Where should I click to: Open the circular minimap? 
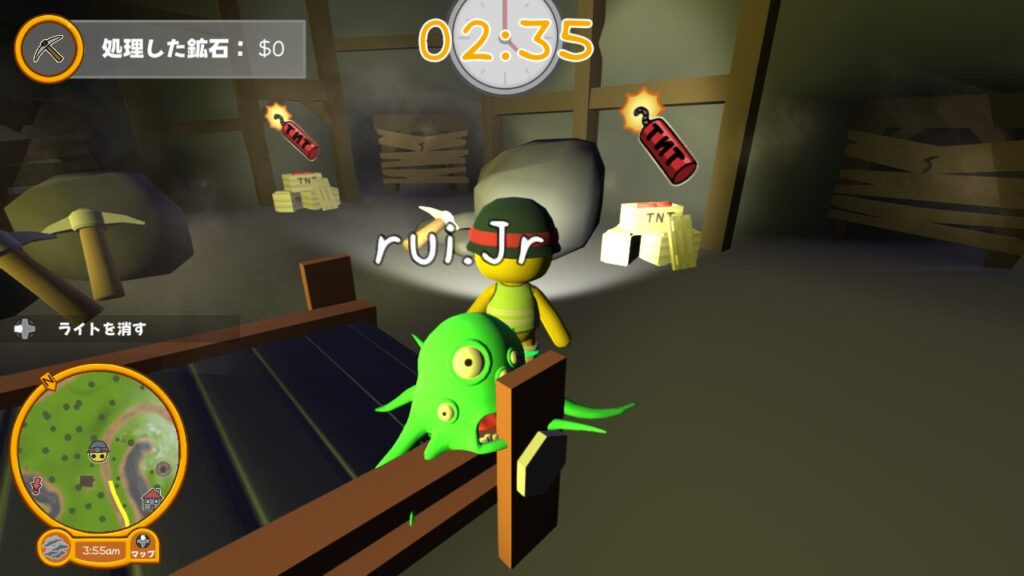point(98,447)
